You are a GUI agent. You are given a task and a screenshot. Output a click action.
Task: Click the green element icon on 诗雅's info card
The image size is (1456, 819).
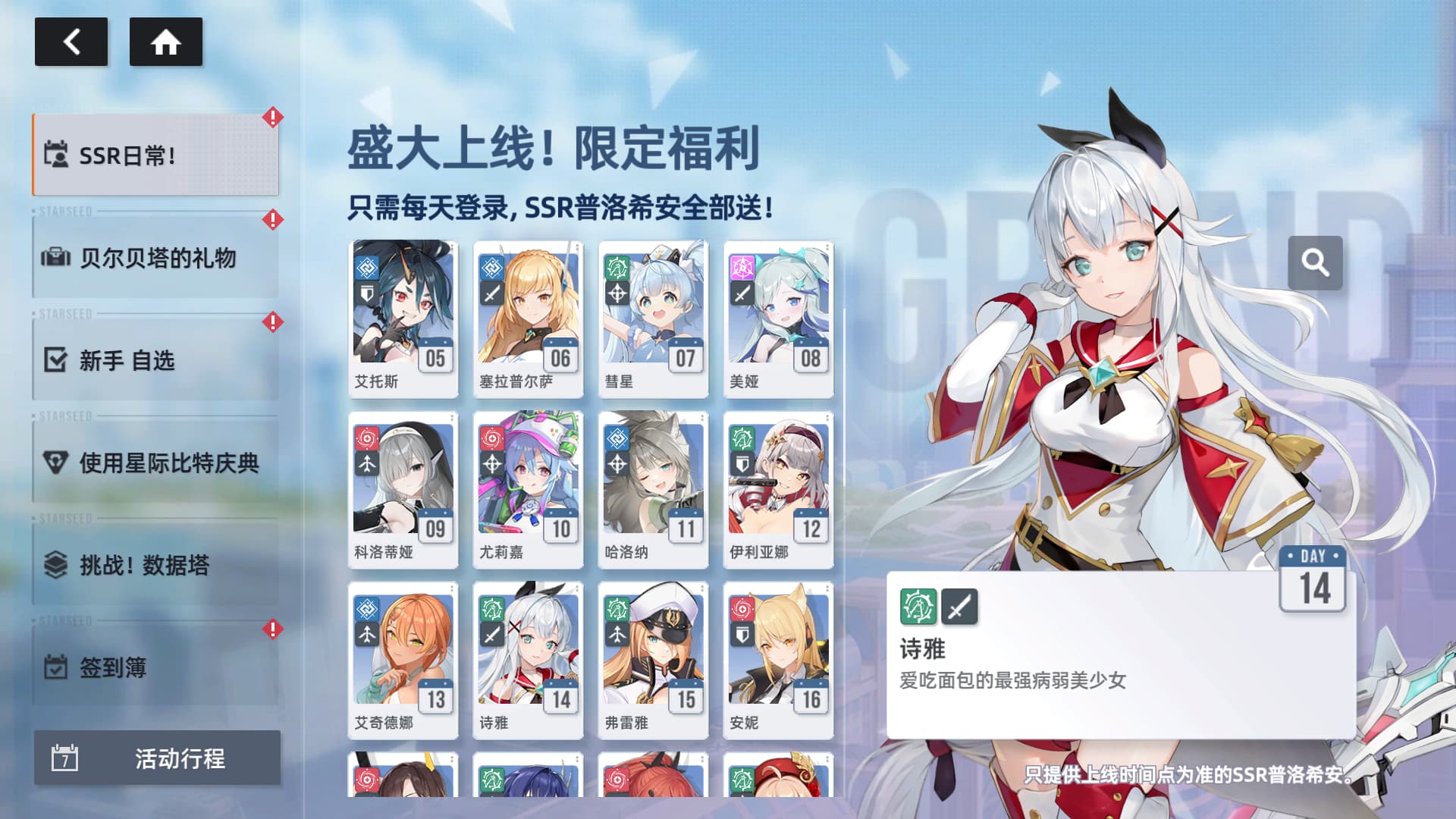918,607
